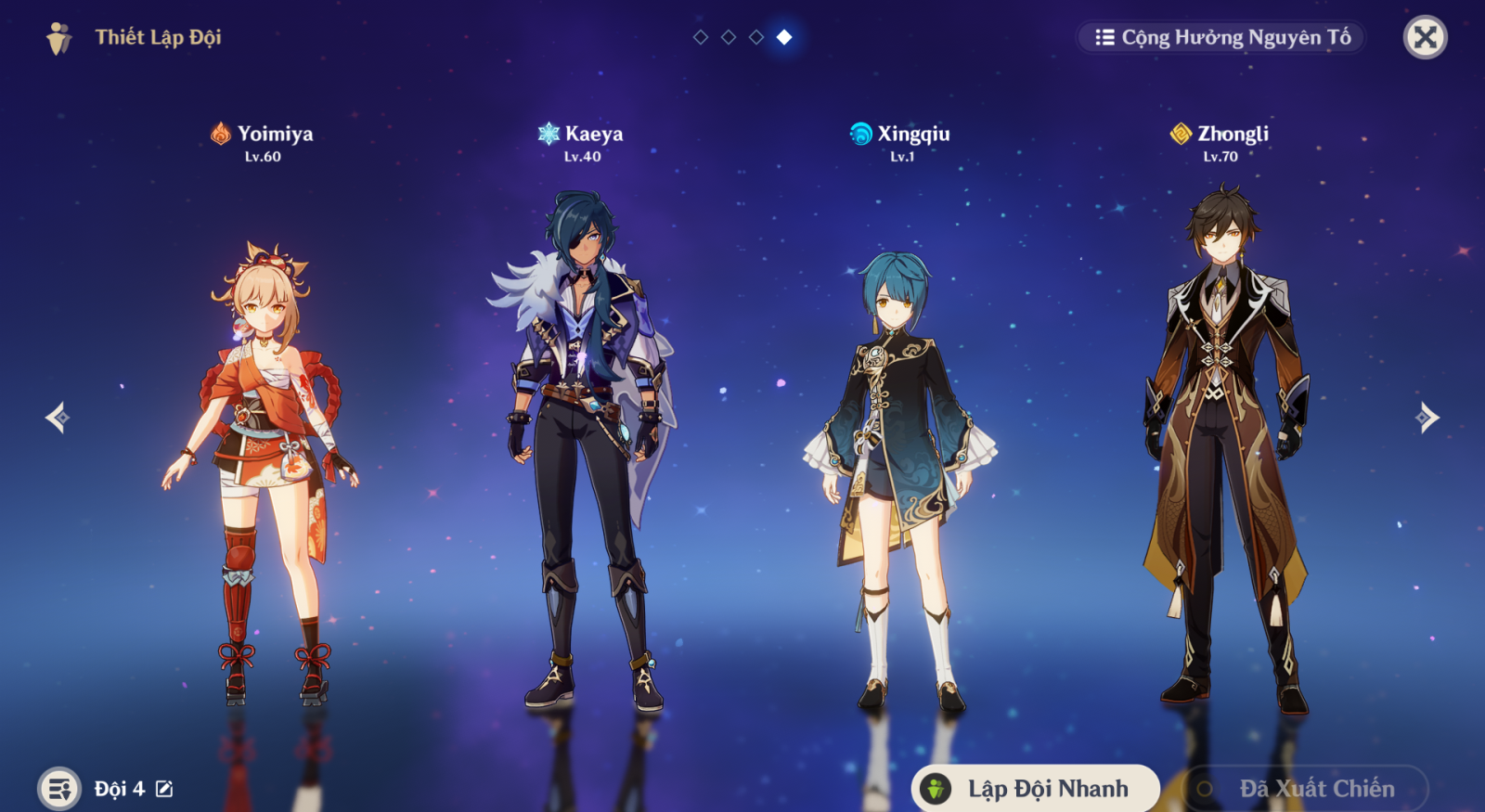Select the second page indicator diamond
Screen dimensions: 1485x812
pos(727,39)
